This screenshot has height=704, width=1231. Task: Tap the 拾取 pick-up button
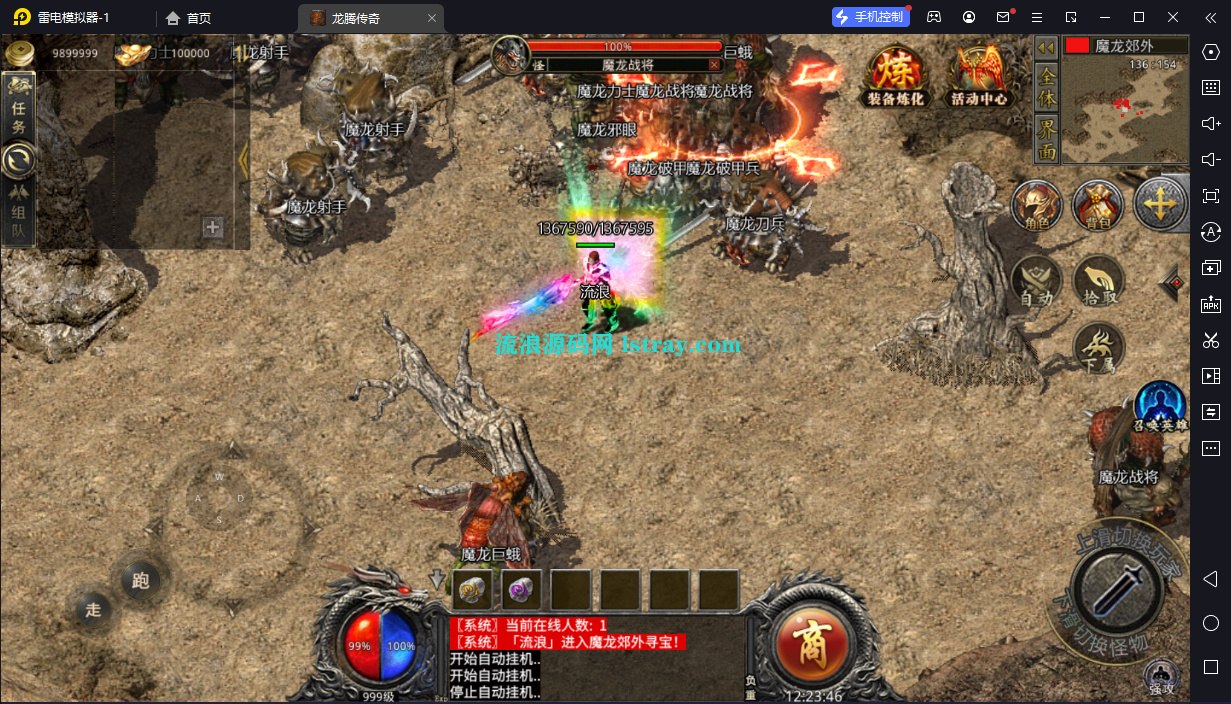click(x=1098, y=280)
